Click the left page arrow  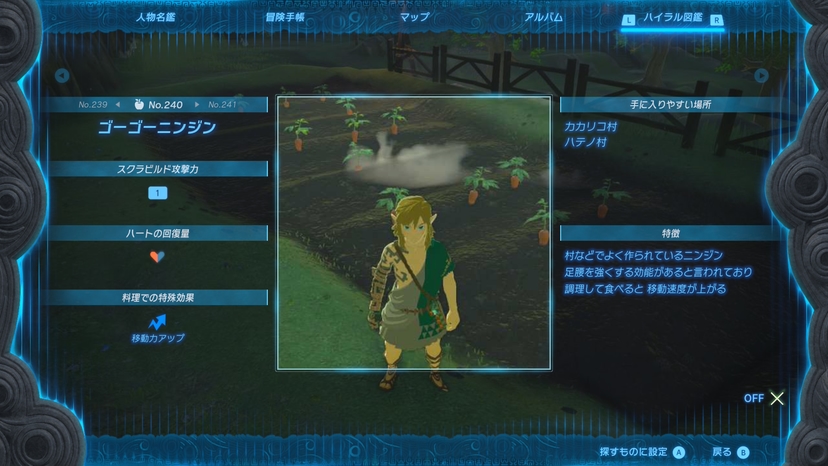(62, 75)
